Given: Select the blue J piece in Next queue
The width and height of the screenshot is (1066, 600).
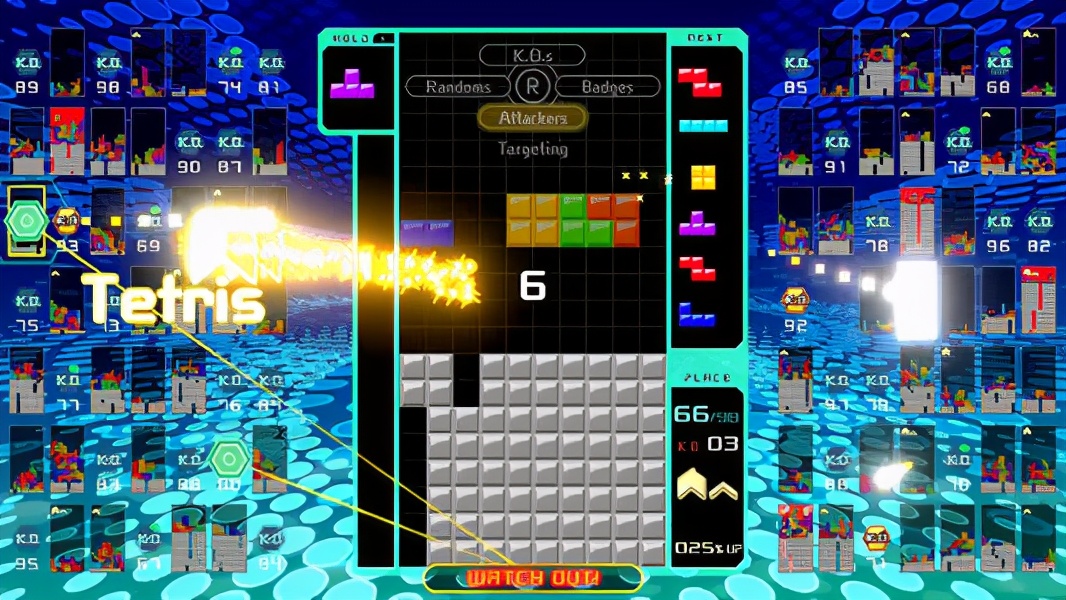Looking at the screenshot, I should point(697,314).
